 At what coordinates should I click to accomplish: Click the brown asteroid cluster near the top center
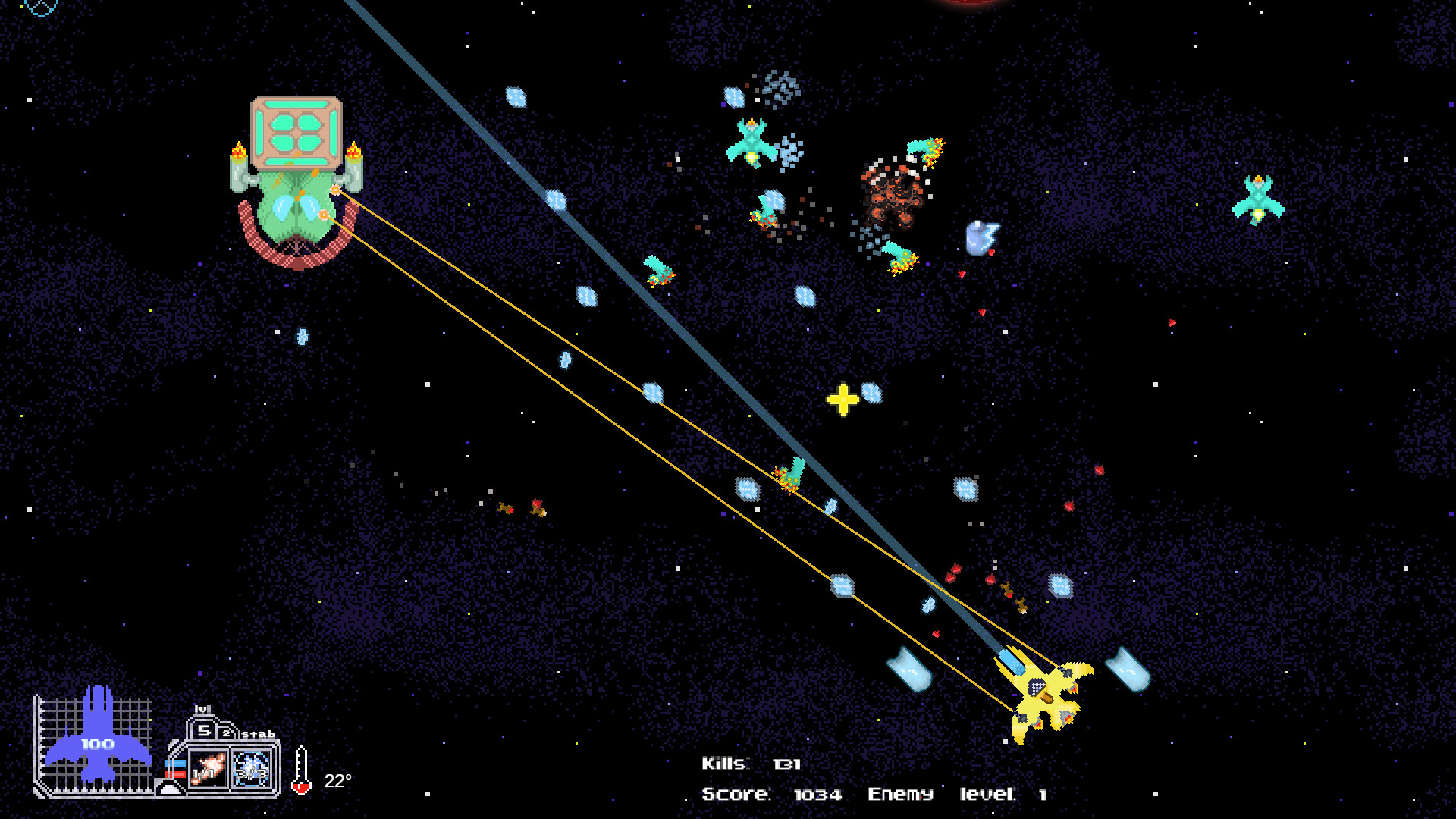(891, 193)
